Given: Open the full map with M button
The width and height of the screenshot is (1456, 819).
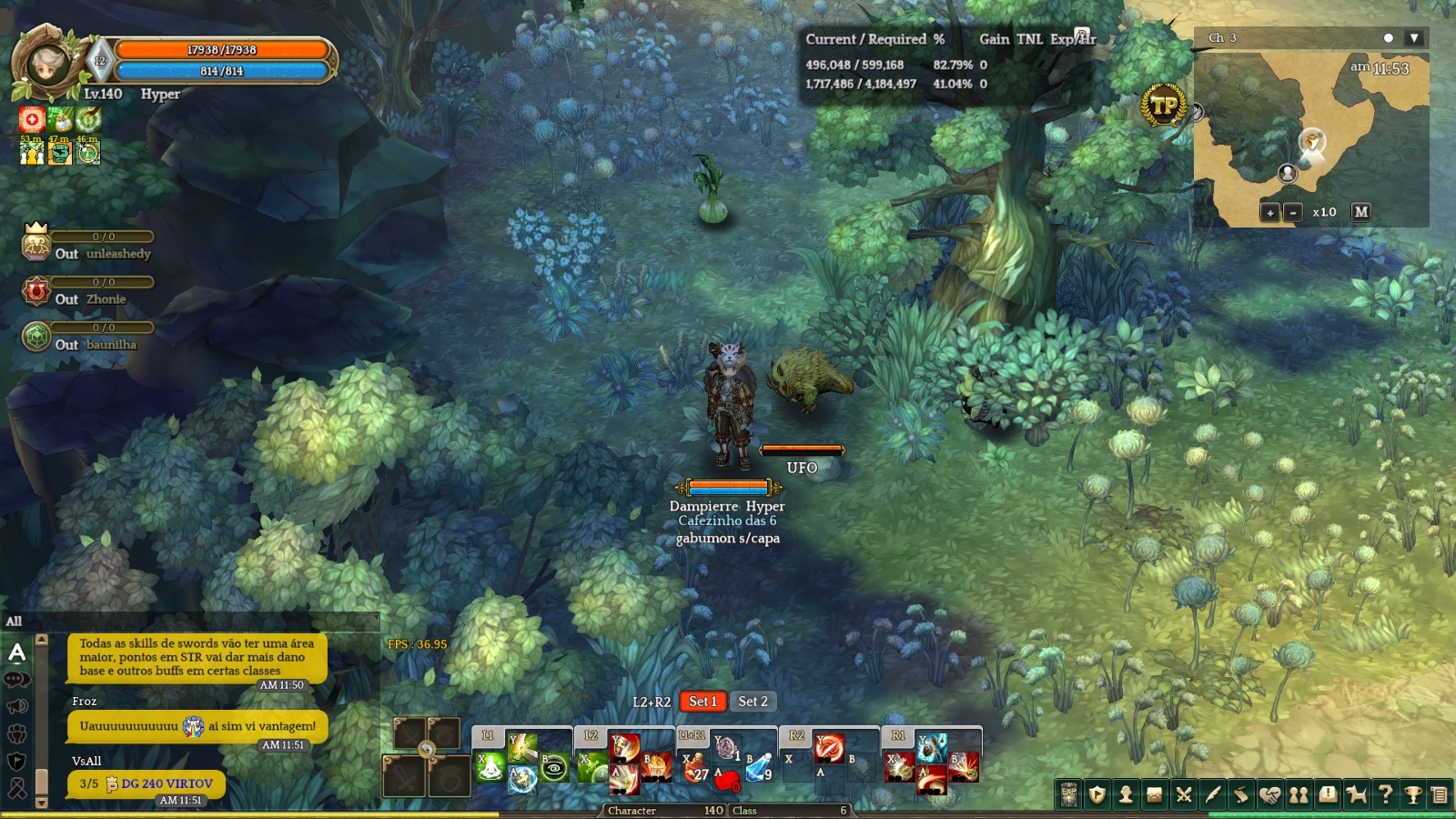Looking at the screenshot, I should 1360,212.
